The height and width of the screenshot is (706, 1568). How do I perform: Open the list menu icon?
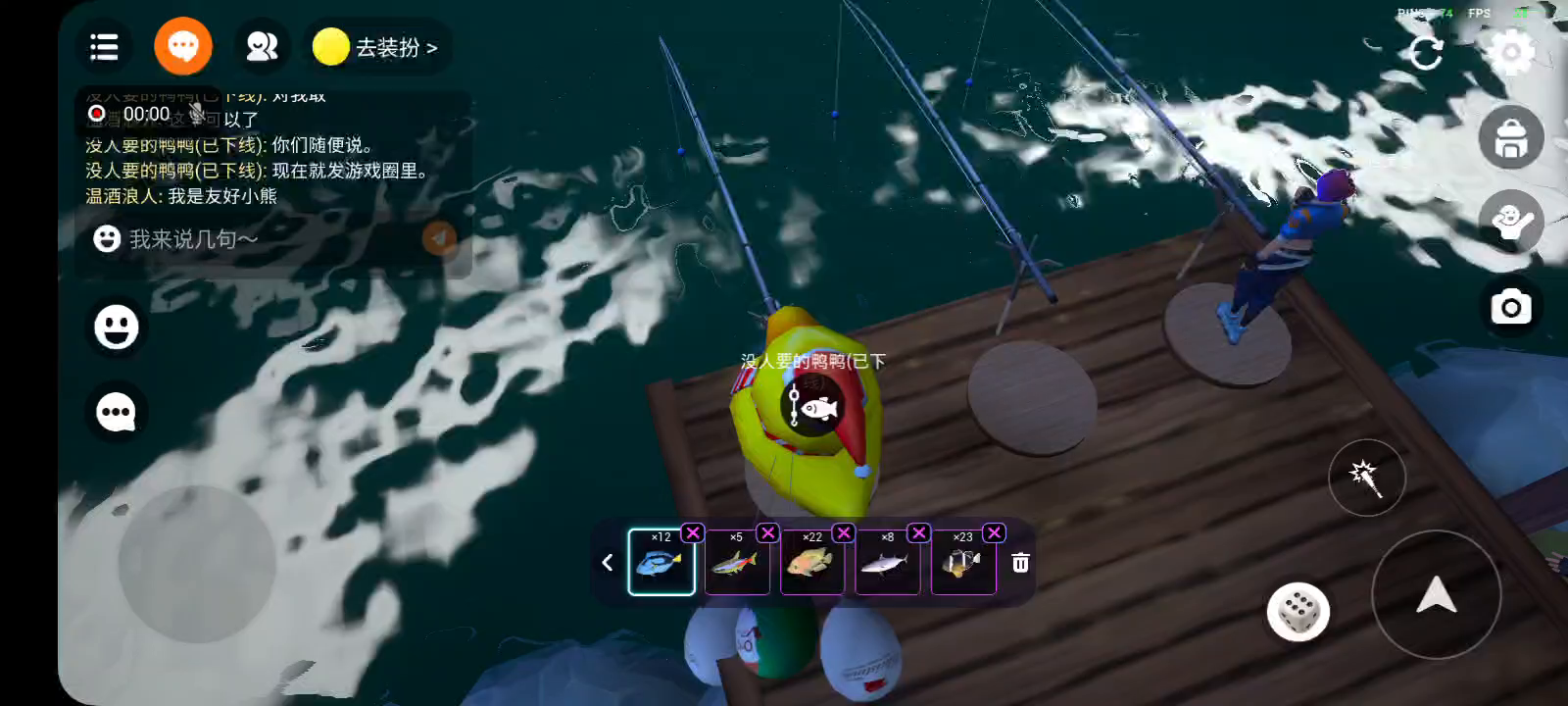[x=104, y=47]
